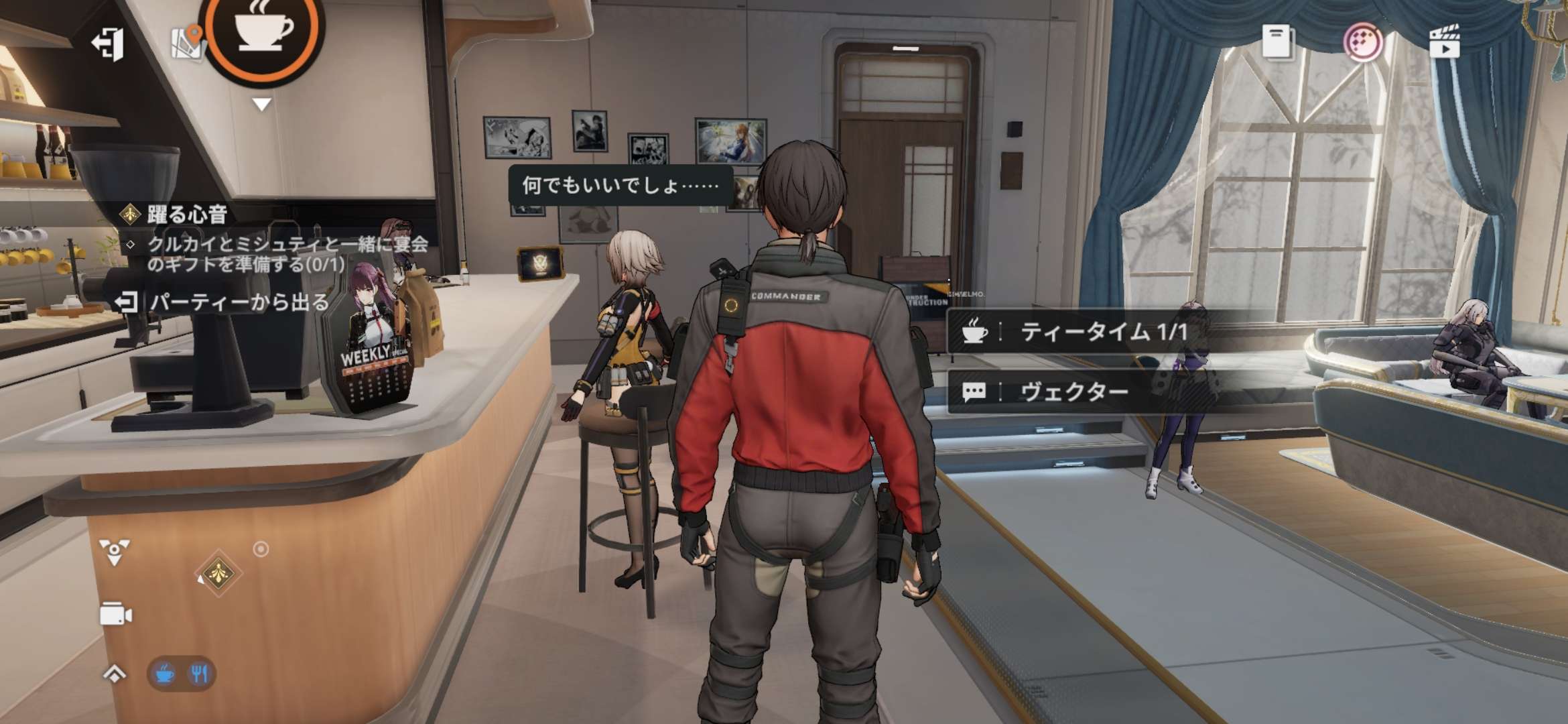Leave the party via パーティーから出る

(x=222, y=302)
